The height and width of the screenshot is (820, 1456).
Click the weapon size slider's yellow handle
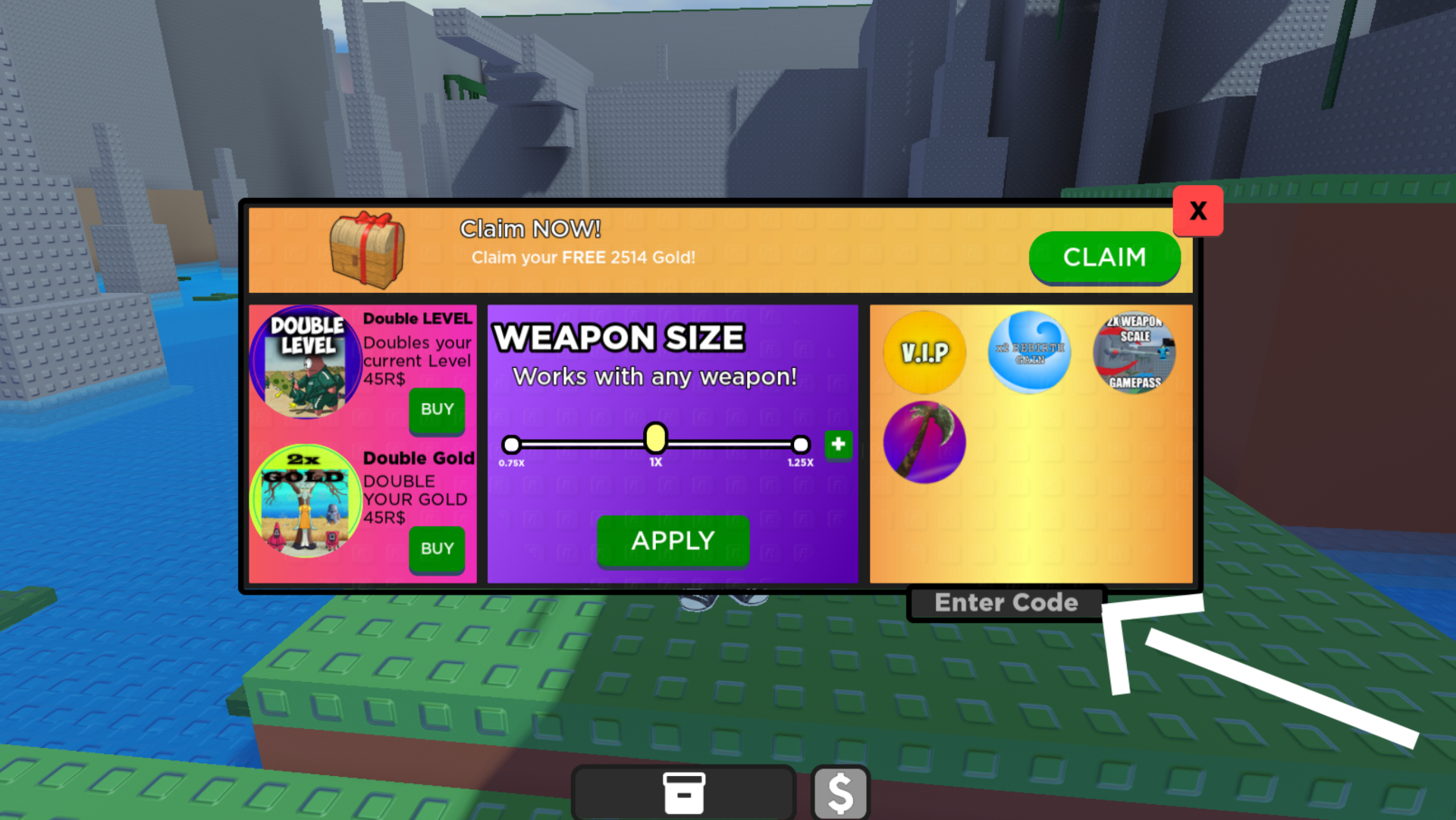pos(655,438)
